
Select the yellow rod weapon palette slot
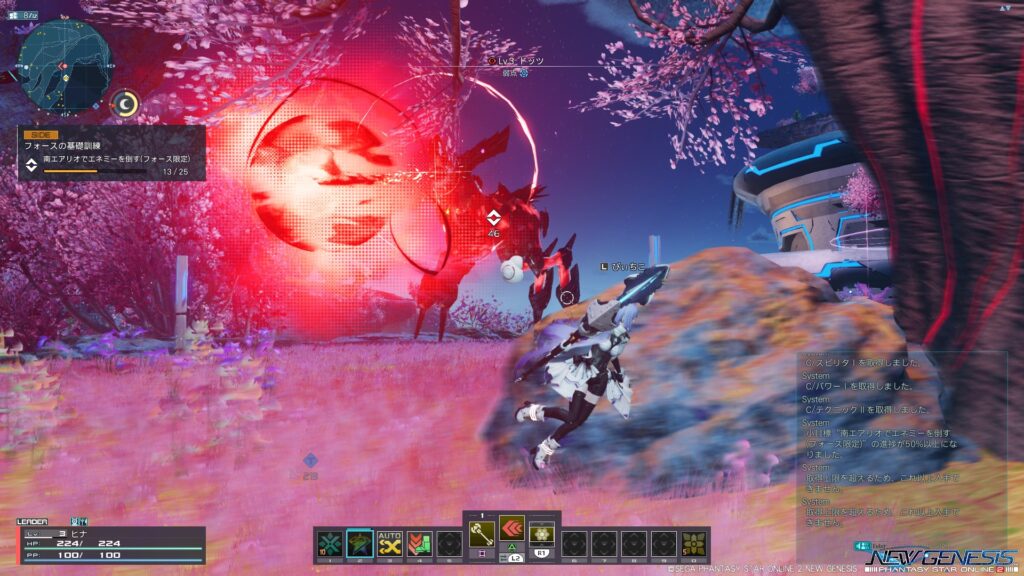pyautogui.click(x=481, y=536)
